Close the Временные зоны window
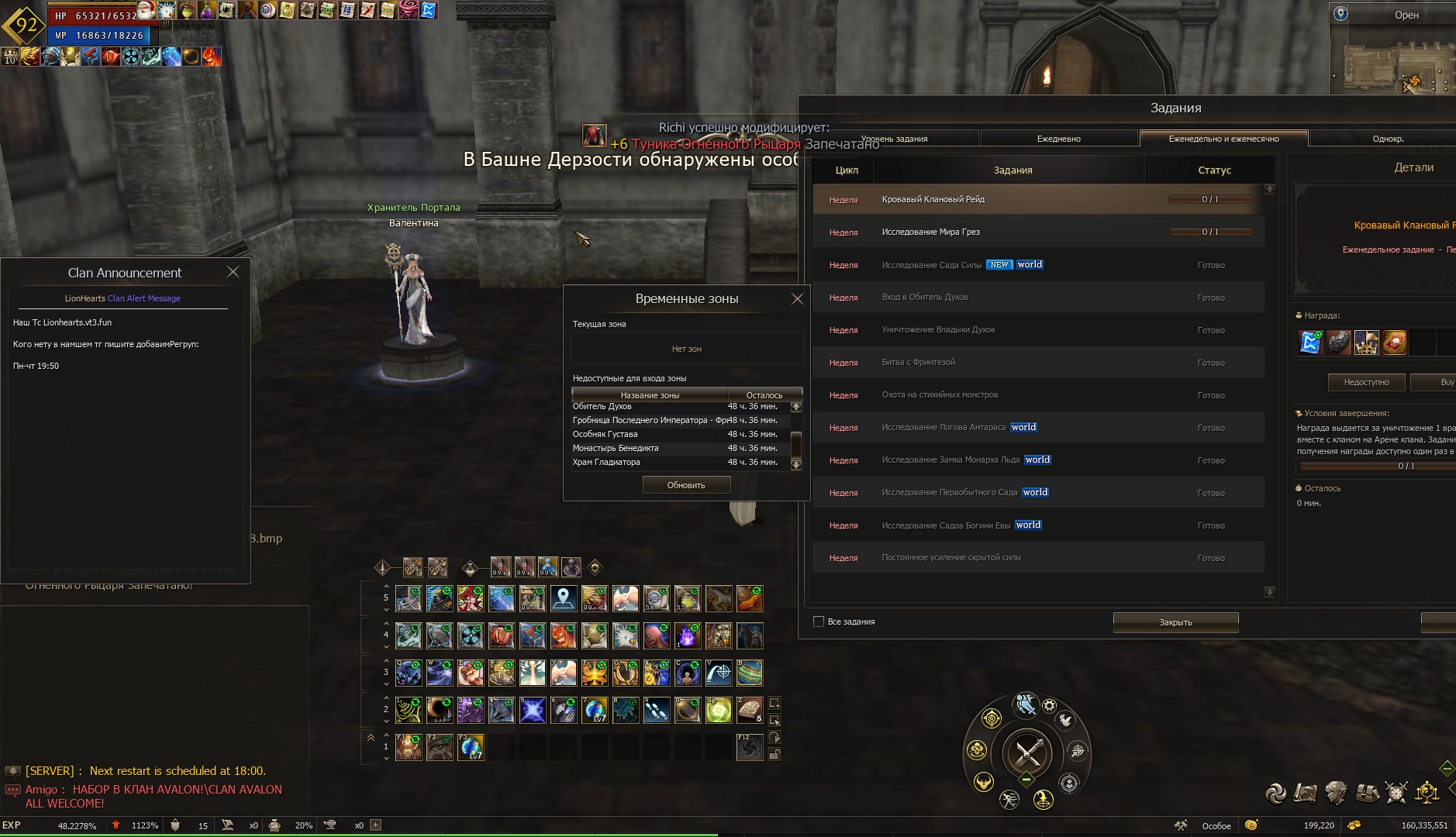Viewport: 1456px width, 837px height. [797, 298]
